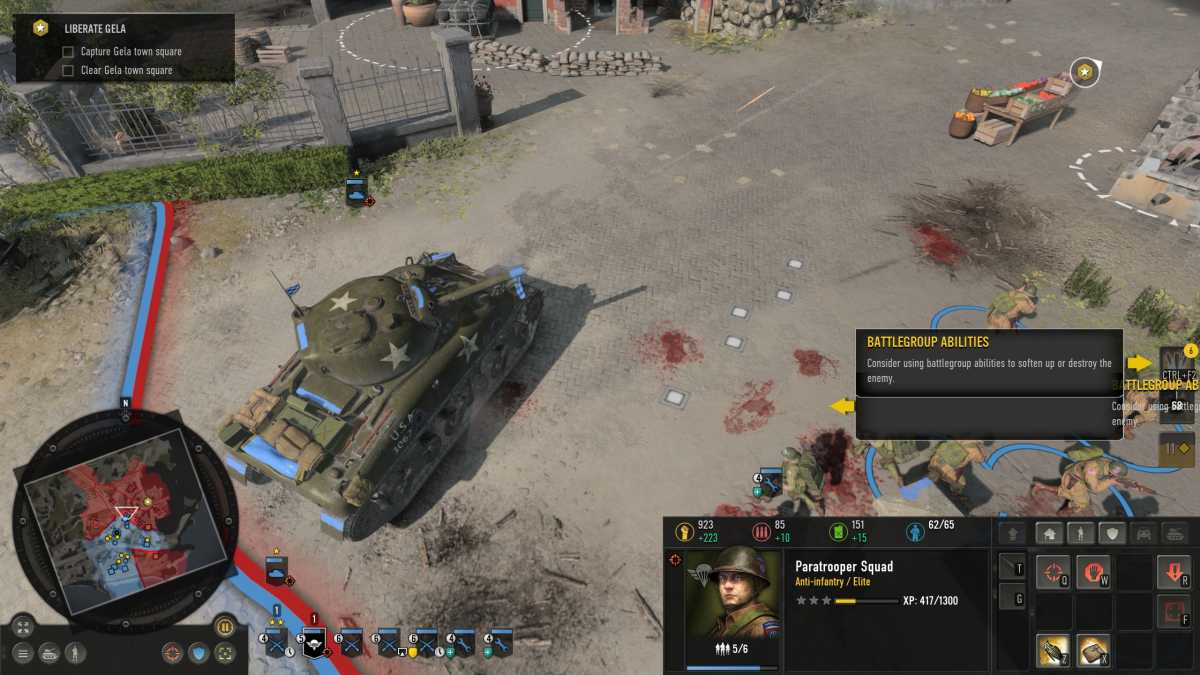Image resolution: width=1200 pixels, height=675 pixels.
Task: Click the green bracket button near minimap
Action: (x=226, y=653)
